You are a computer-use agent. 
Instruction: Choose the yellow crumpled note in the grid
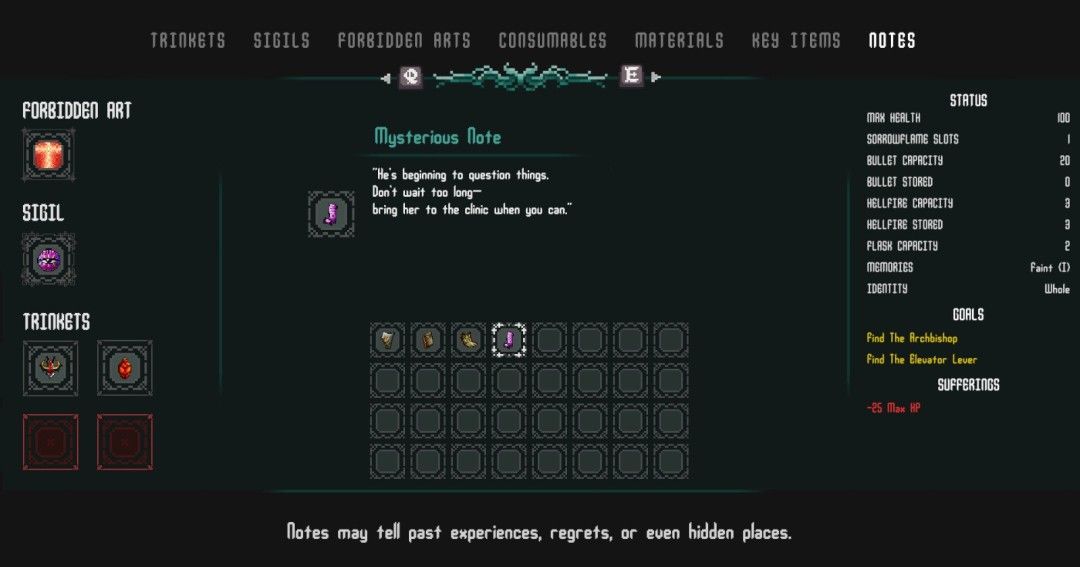tap(470, 340)
